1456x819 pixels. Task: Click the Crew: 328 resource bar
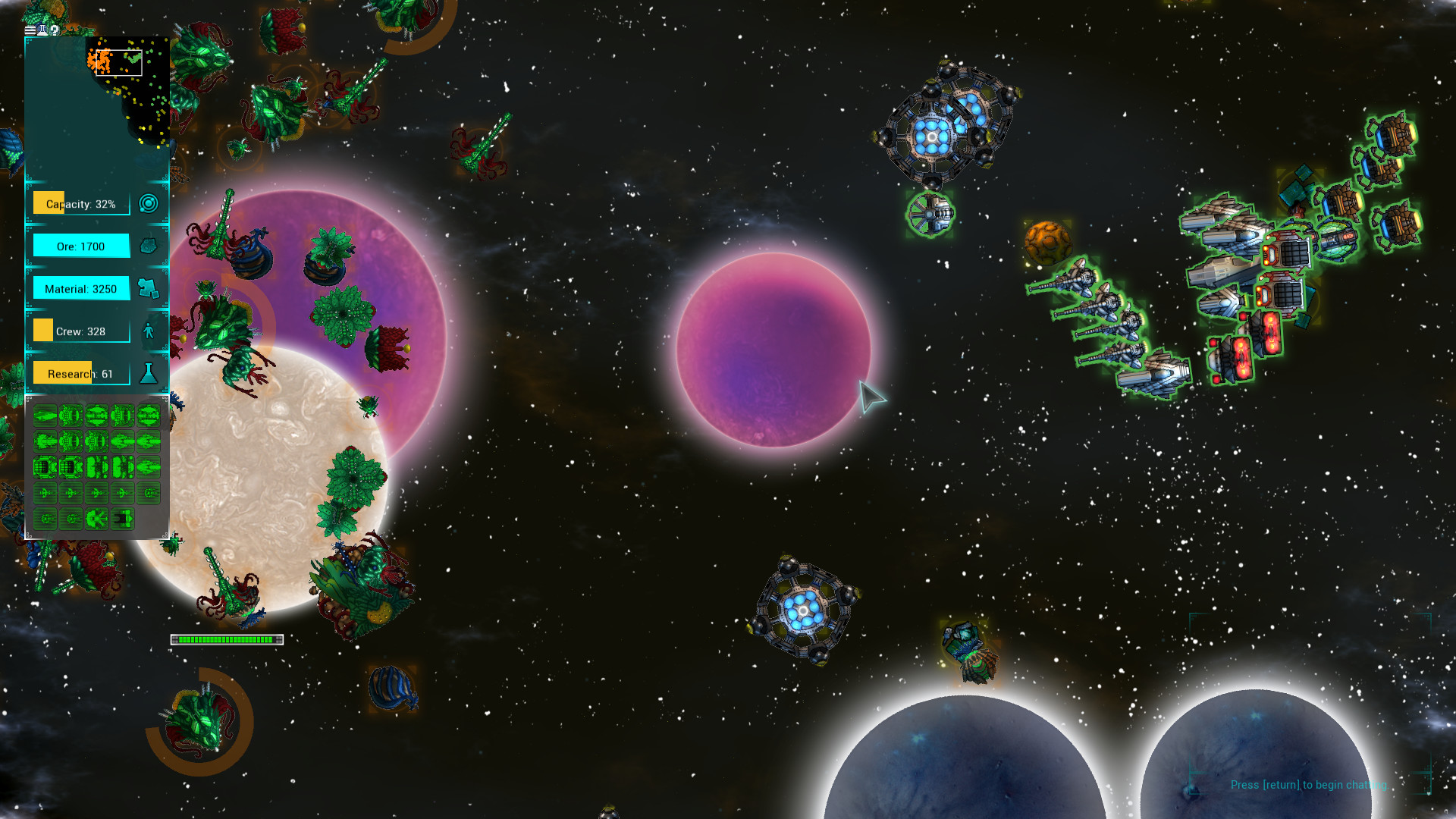point(80,331)
